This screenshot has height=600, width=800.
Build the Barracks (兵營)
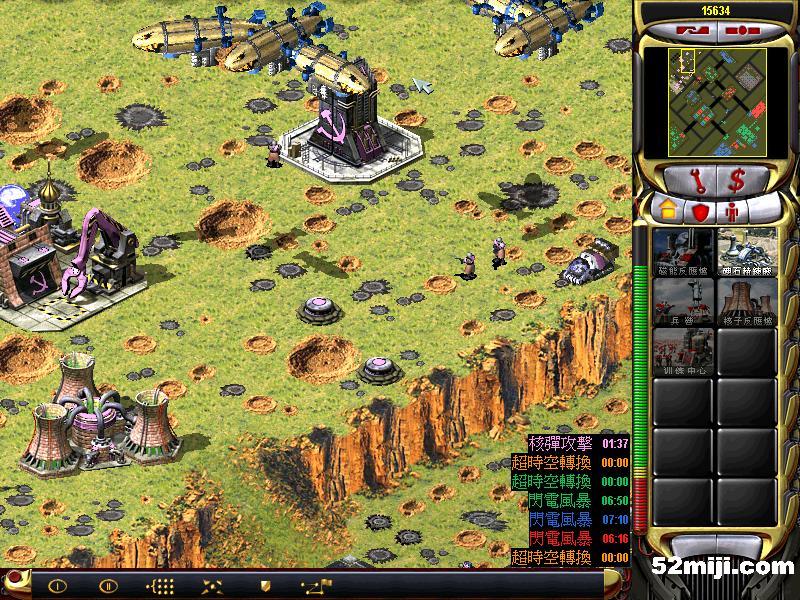[x=682, y=300]
